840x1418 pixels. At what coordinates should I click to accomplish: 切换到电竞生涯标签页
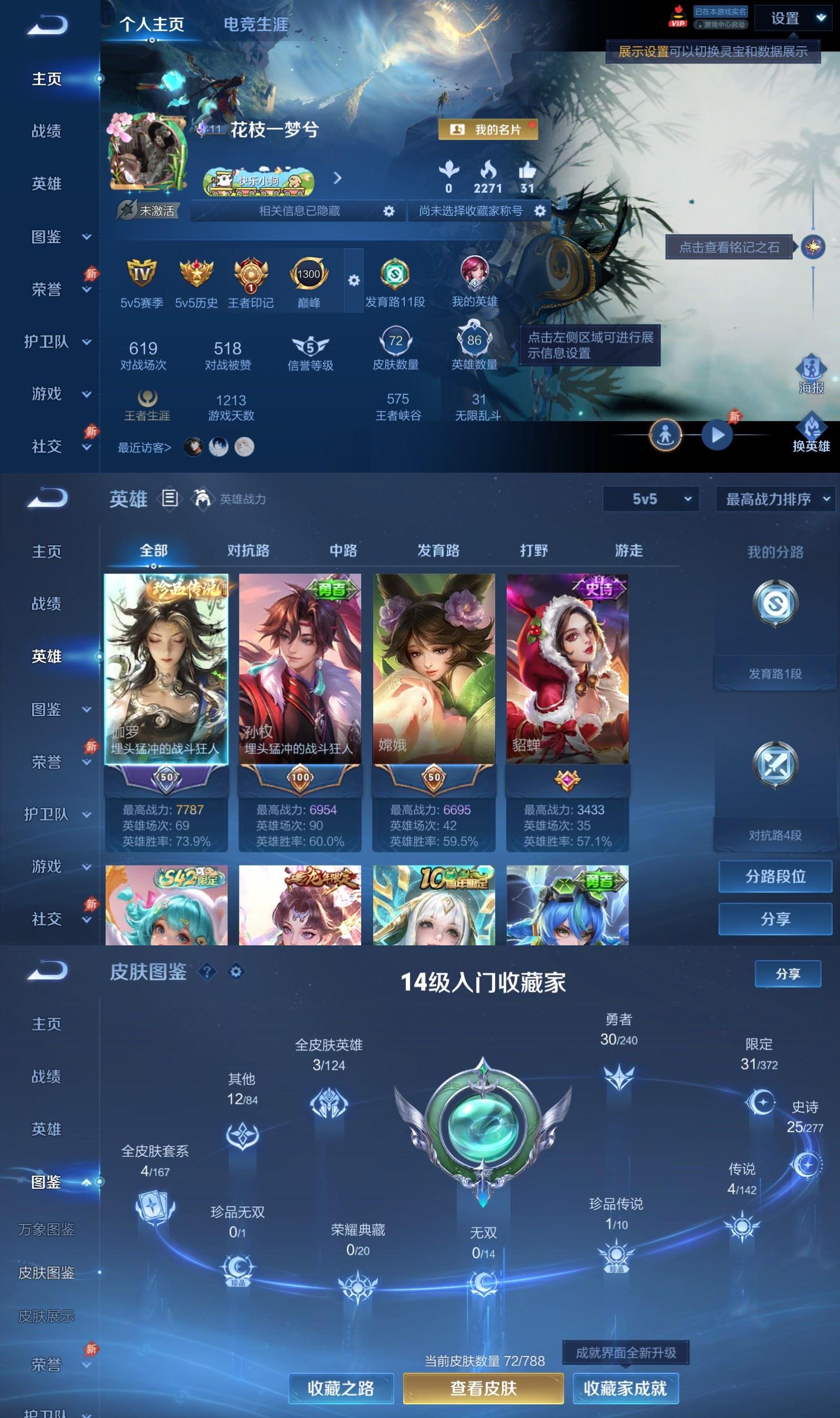(x=256, y=25)
